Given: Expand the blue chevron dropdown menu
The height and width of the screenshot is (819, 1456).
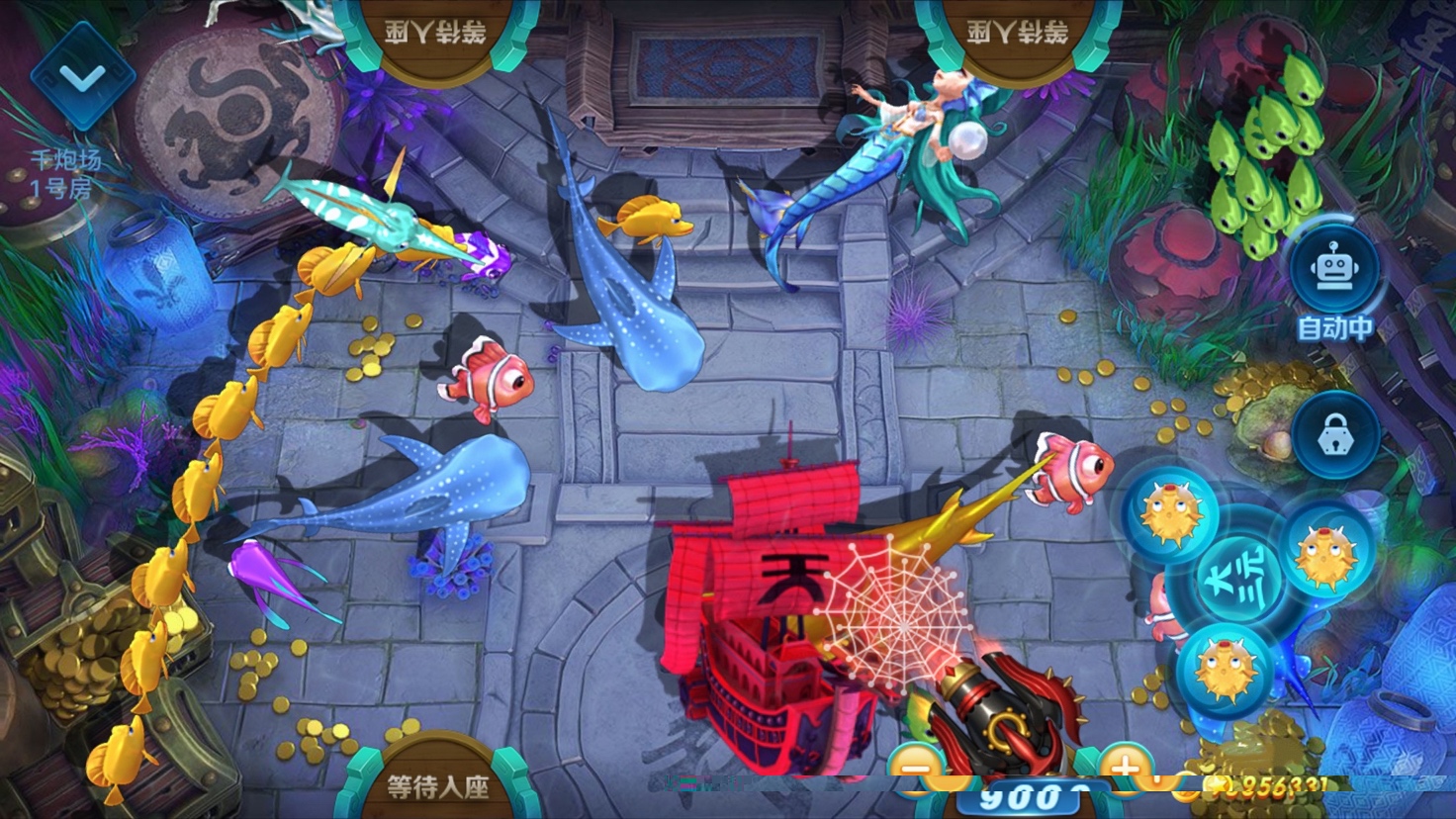Looking at the screenshot, I should click(82, 77).
